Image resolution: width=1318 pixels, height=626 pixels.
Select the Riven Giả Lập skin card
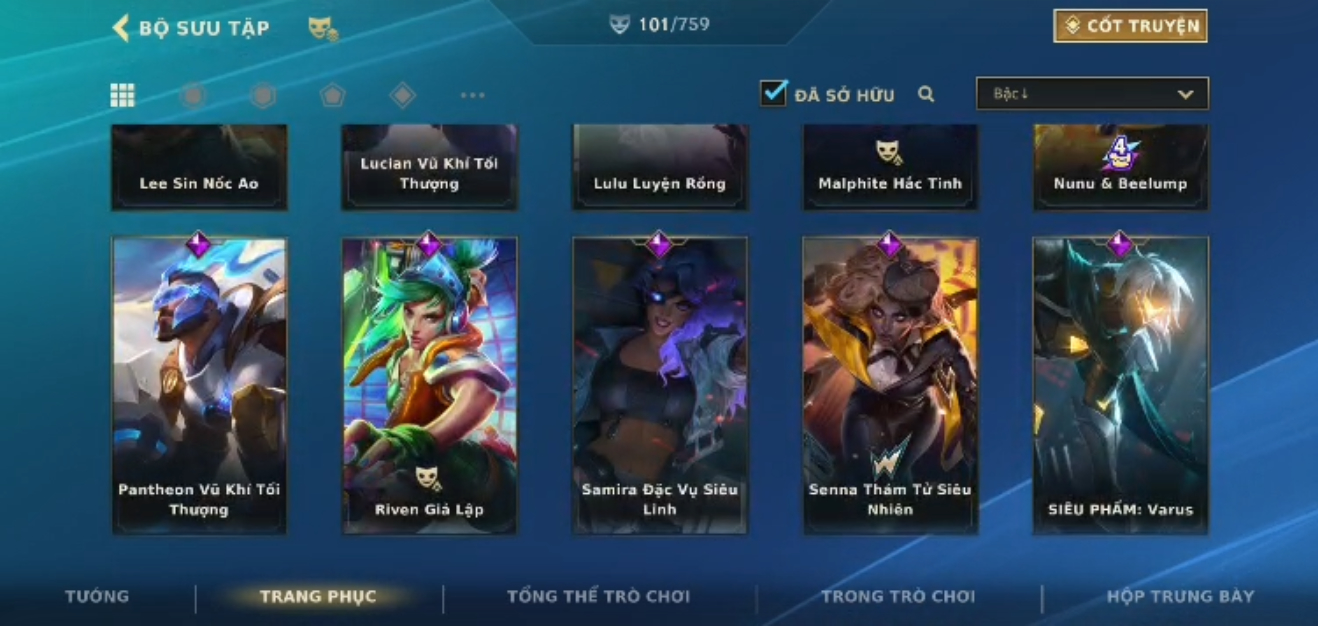click(x=429, y=385)
